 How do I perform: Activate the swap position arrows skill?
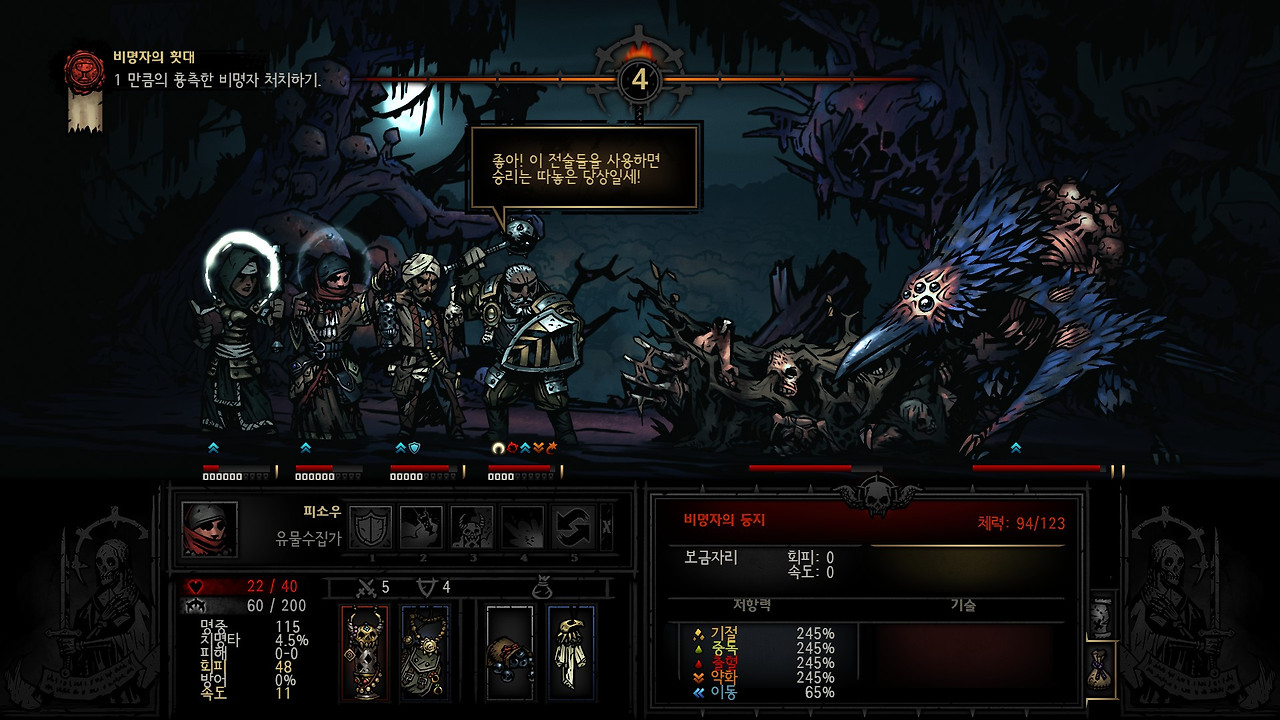click(573, 526)
